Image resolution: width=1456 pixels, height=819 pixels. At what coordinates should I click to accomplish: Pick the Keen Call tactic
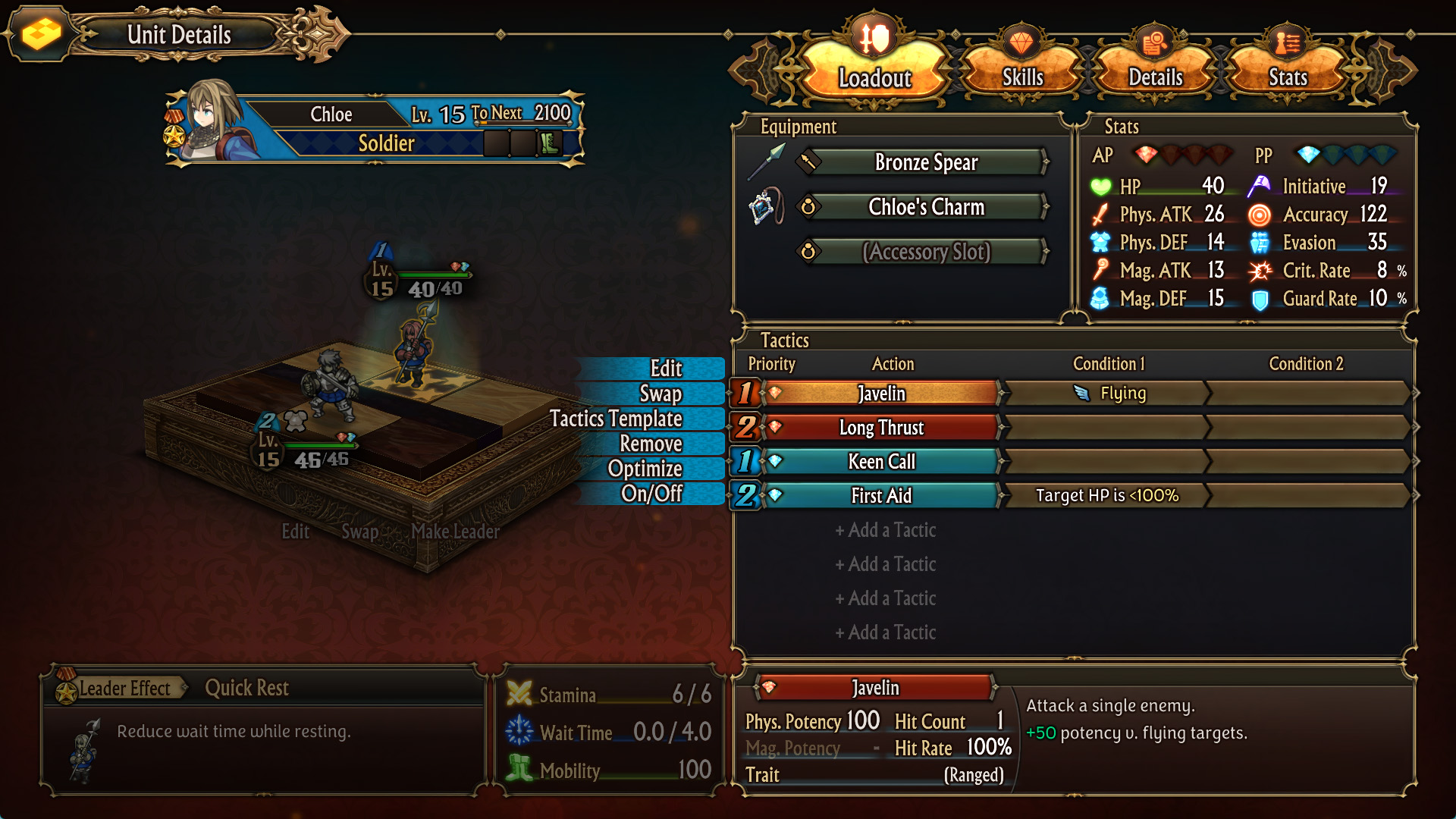(x=881, y=462)
